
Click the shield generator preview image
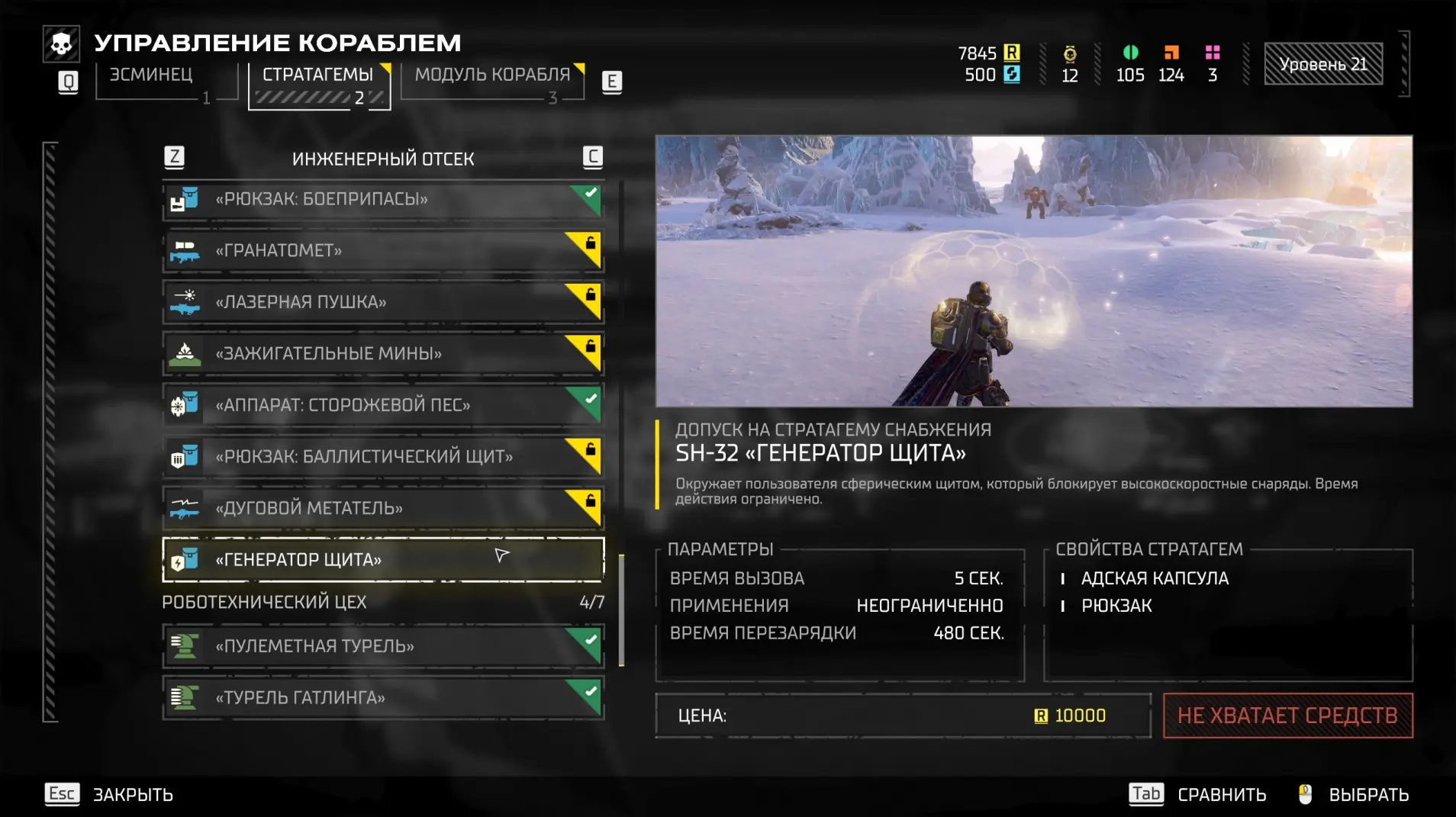pos(1033,272)
